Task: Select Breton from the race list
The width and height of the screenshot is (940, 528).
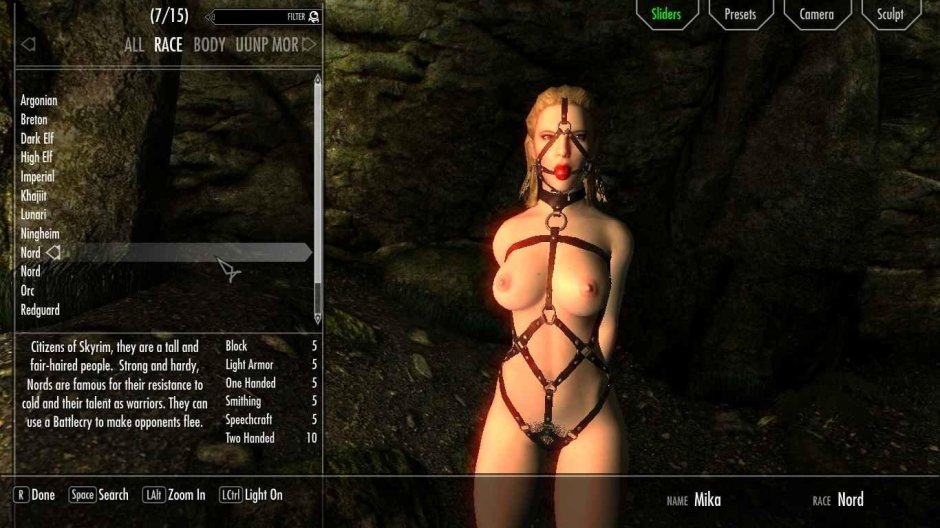Action: (x=34, y=120)
